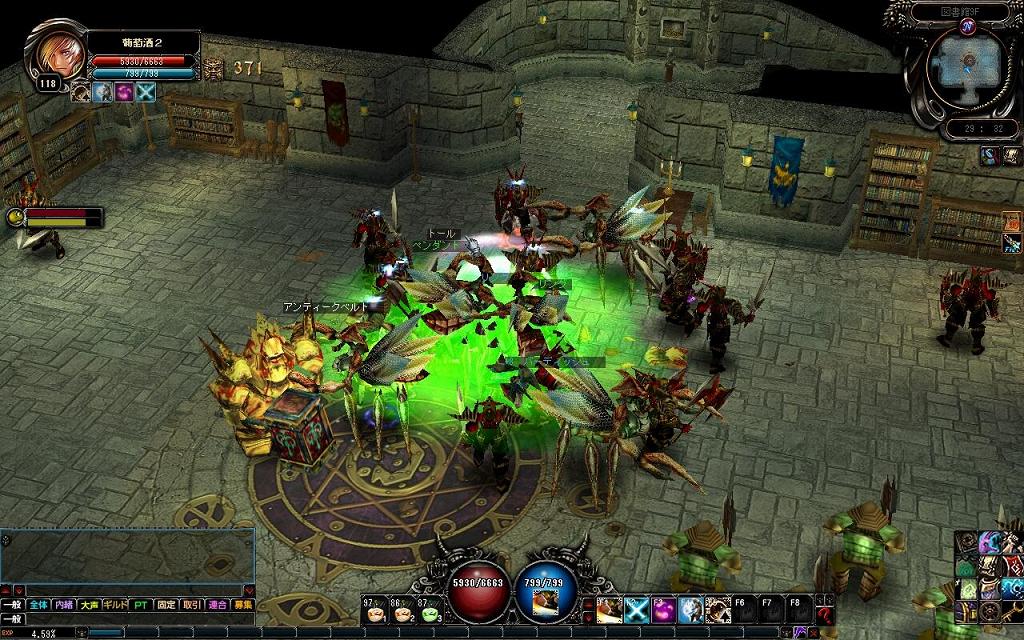This screenshot has width=1024, height=640.
Task: Click the crossed swords buff icon under portrait
Action: pos(147,92)
